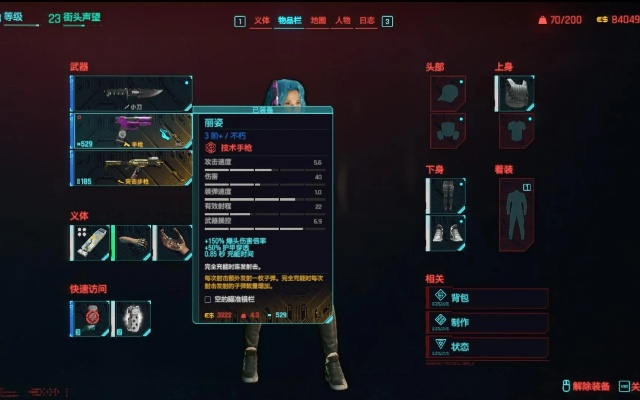This screenshot has width=640, height=400.
Task: Choose the T-shirt inner torso slot
Action: (x=514, y=130)
